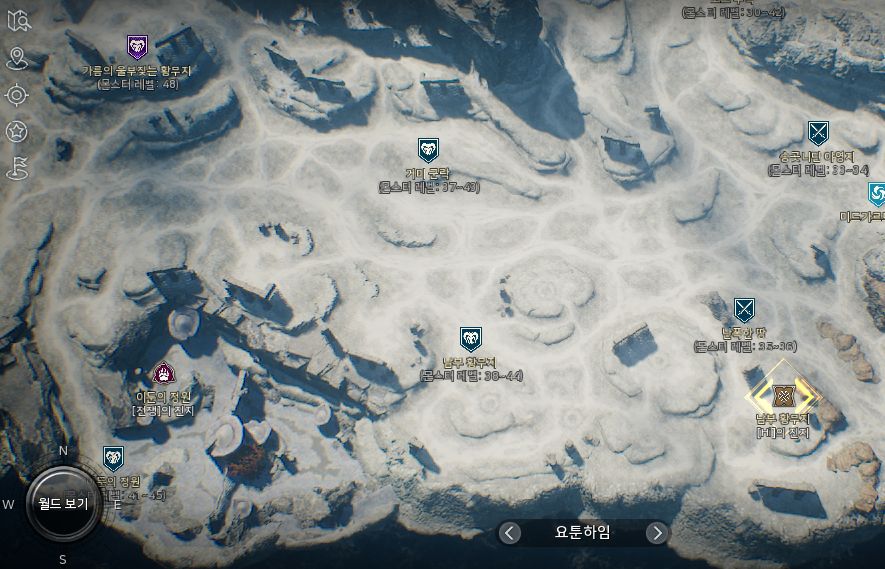
Task: Click the 월드 보기 world view button
Action: 64,502
